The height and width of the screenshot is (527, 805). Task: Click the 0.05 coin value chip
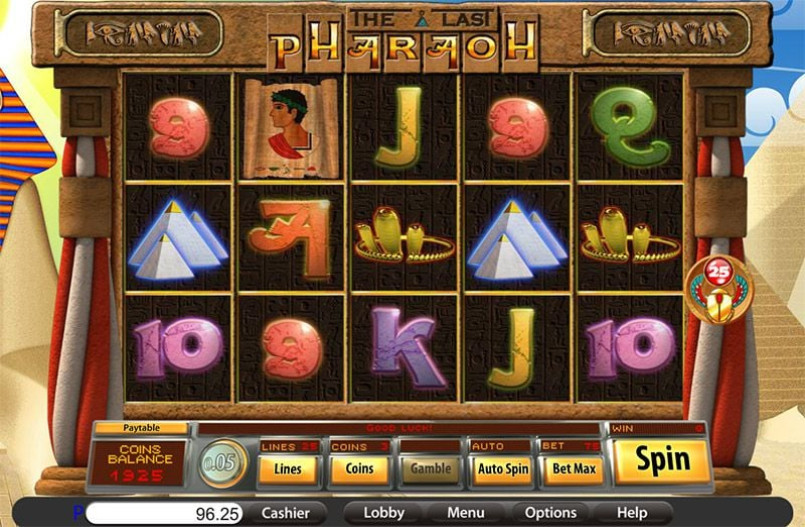tap(222, 464)
